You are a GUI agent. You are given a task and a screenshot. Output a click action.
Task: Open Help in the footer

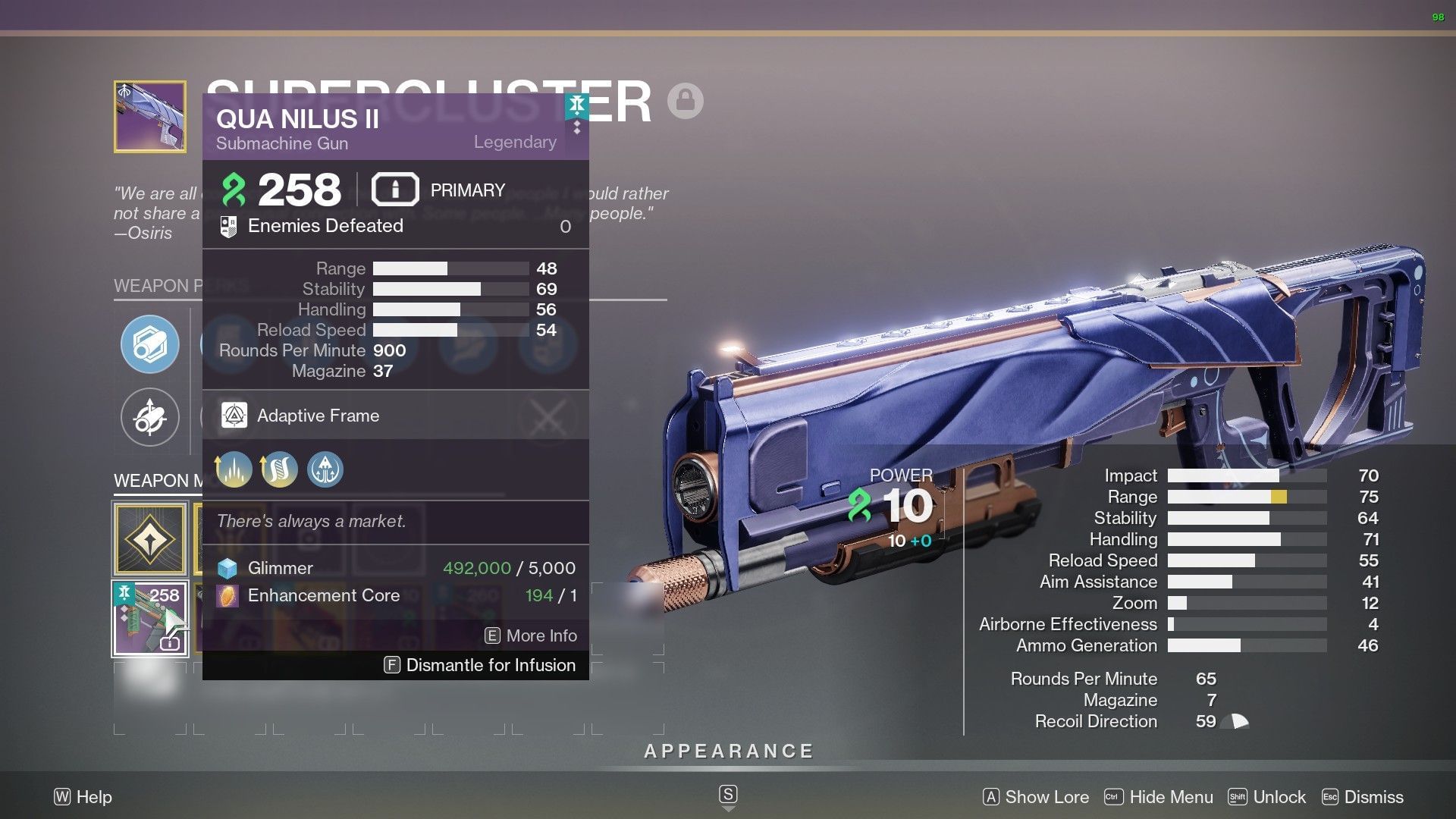[83, 797]
